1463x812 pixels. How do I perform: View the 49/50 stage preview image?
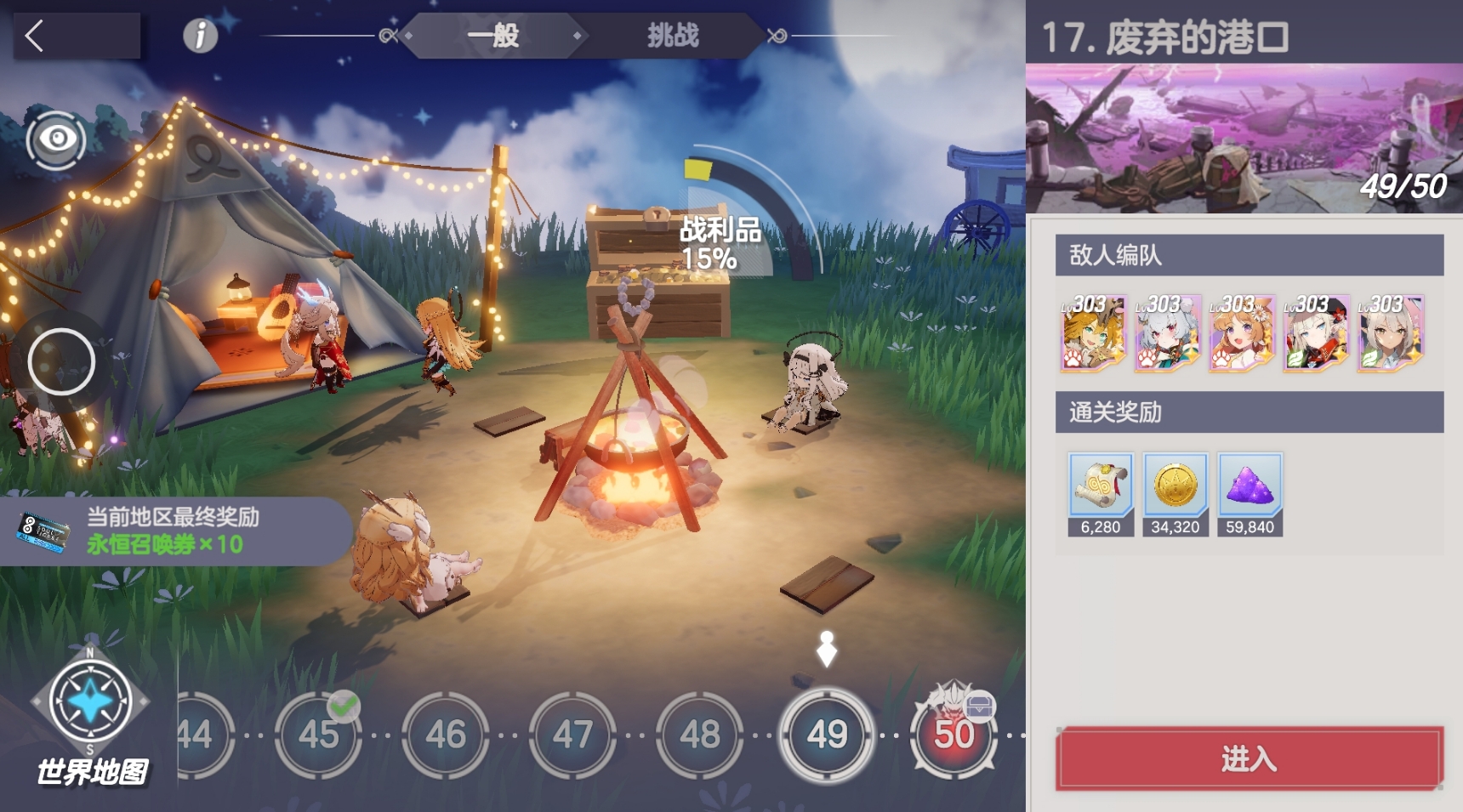pyautogui.click(x=1244, y=136)
